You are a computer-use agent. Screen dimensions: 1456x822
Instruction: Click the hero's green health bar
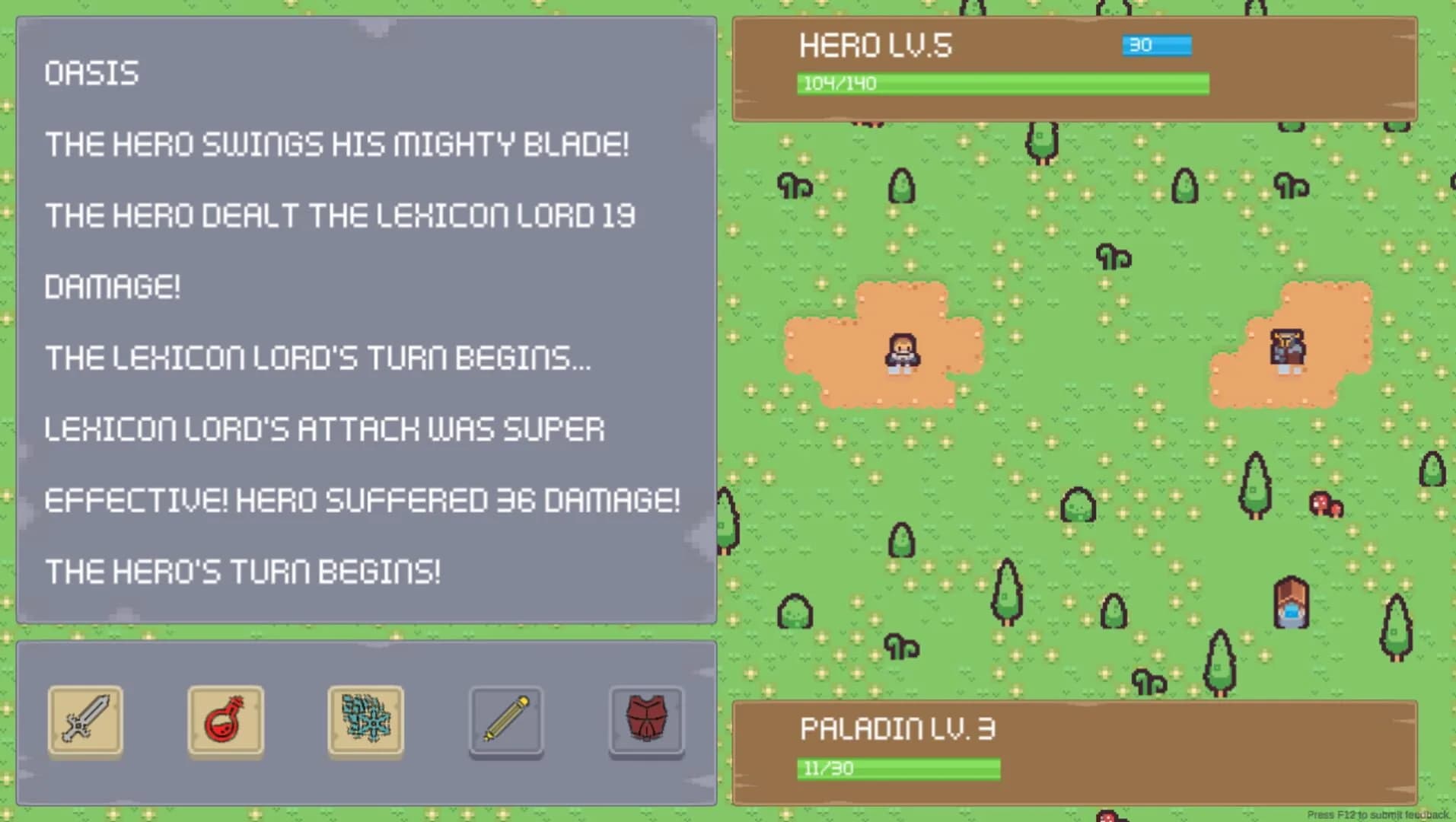pos(1003,84)
